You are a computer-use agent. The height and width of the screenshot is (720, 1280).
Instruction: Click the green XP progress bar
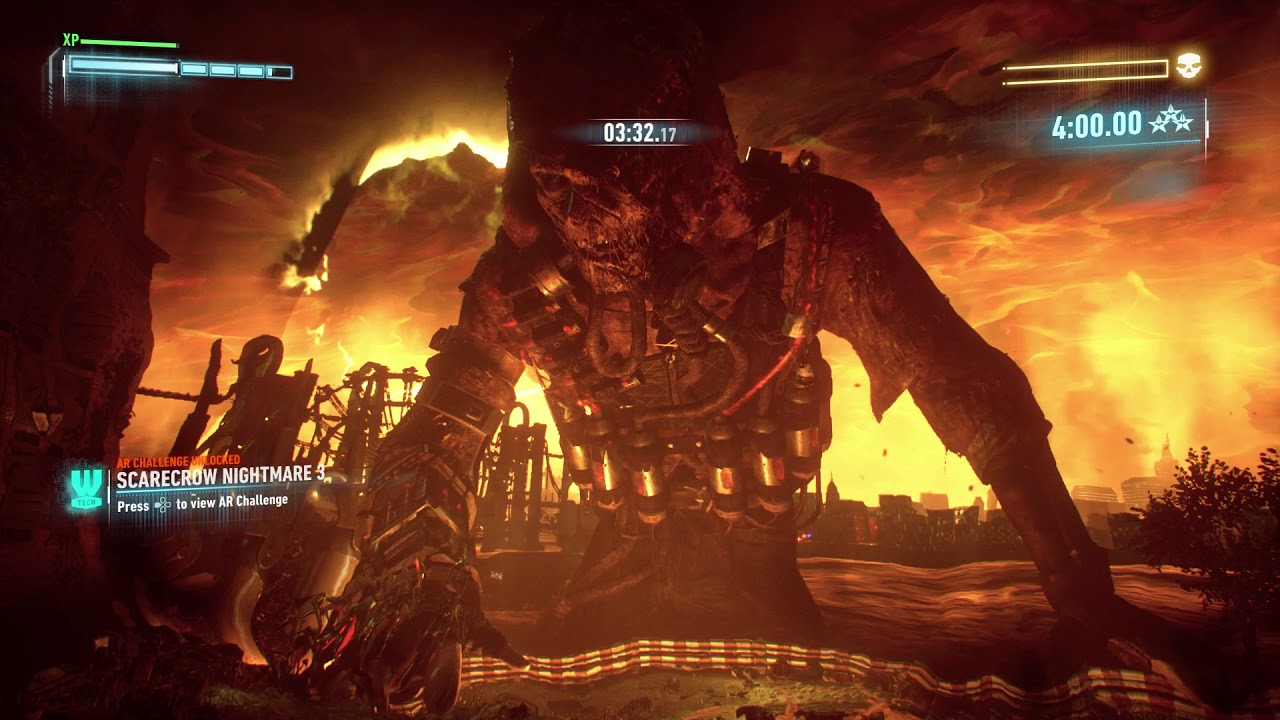pyautogui.click(x=128, y=42)
